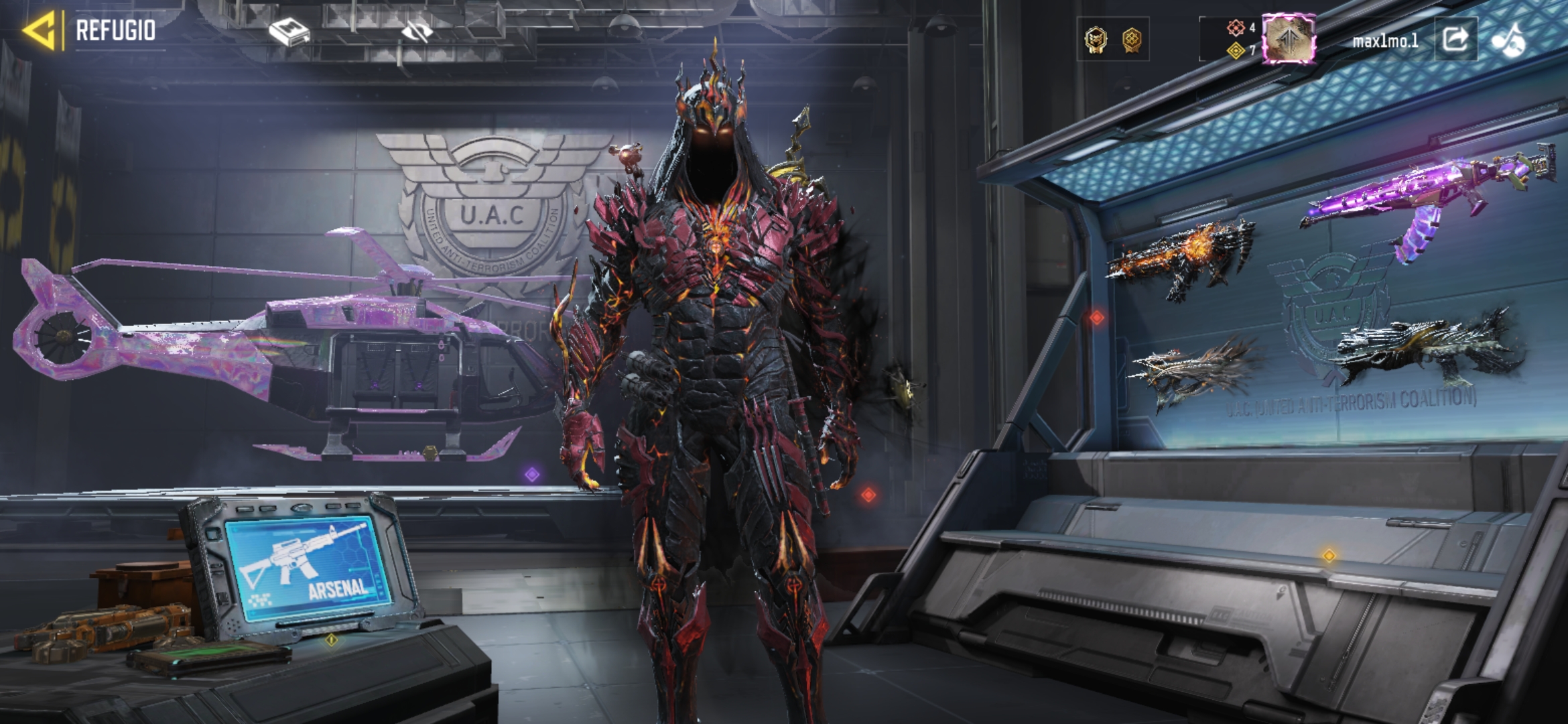The height and width of the screenshot is (724, 1568).
Task: Toggle the hide-interface eye icon
Action: (417, 32)
